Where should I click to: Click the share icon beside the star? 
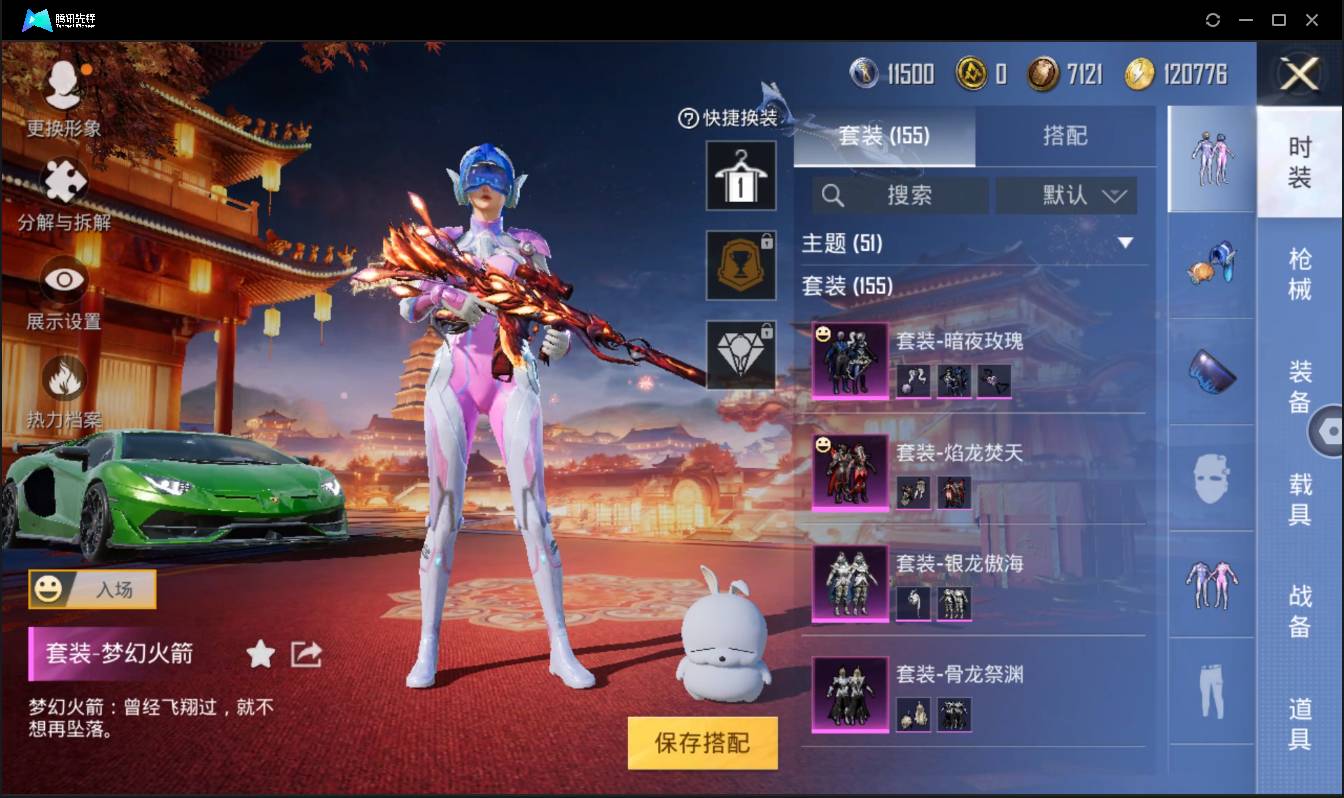tap(305, 654)
